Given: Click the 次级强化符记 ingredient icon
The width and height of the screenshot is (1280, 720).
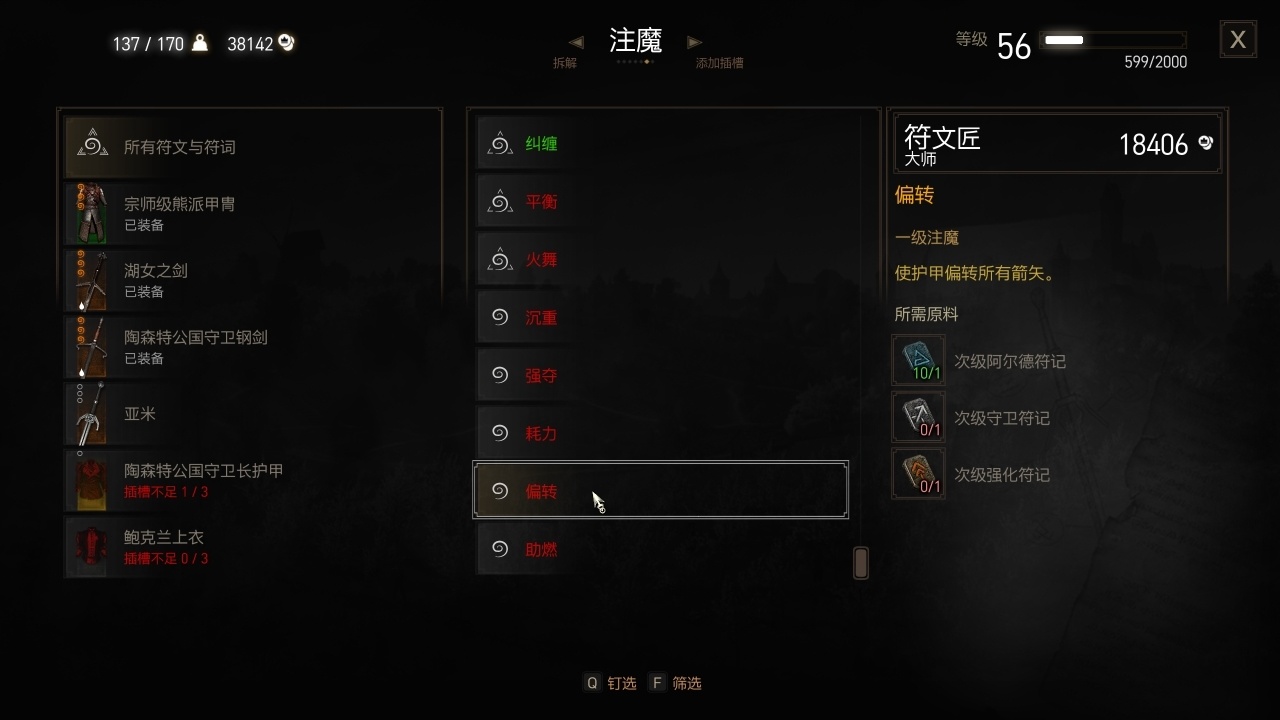Looking at the screenshot, I should (917, 473).
